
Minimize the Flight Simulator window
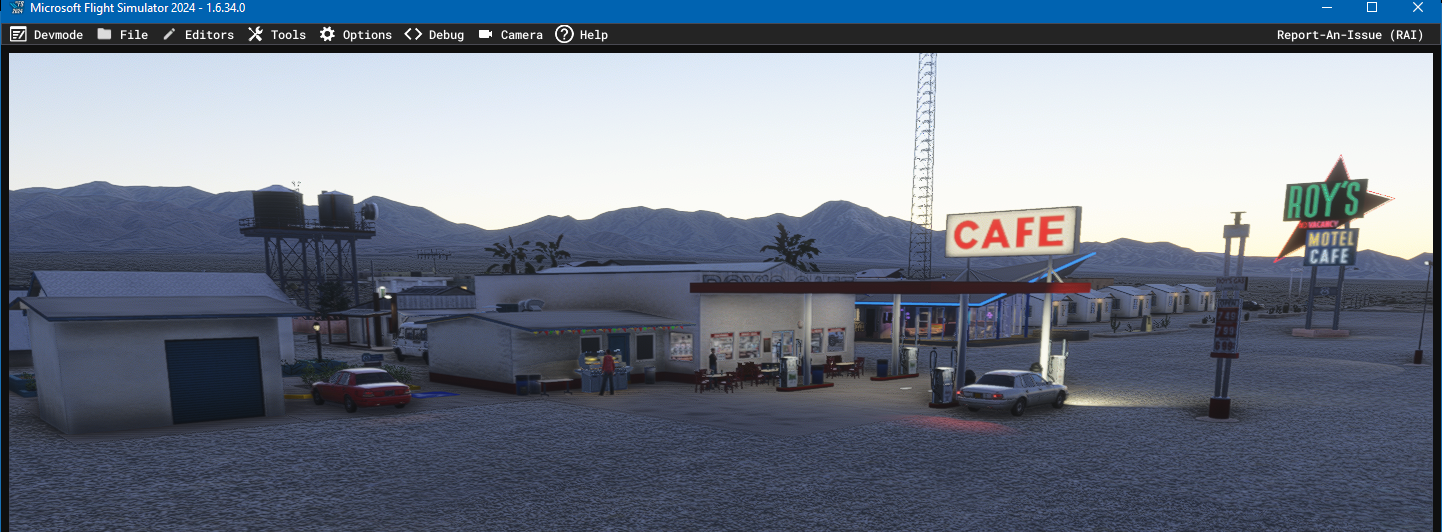click(1326, 8)
